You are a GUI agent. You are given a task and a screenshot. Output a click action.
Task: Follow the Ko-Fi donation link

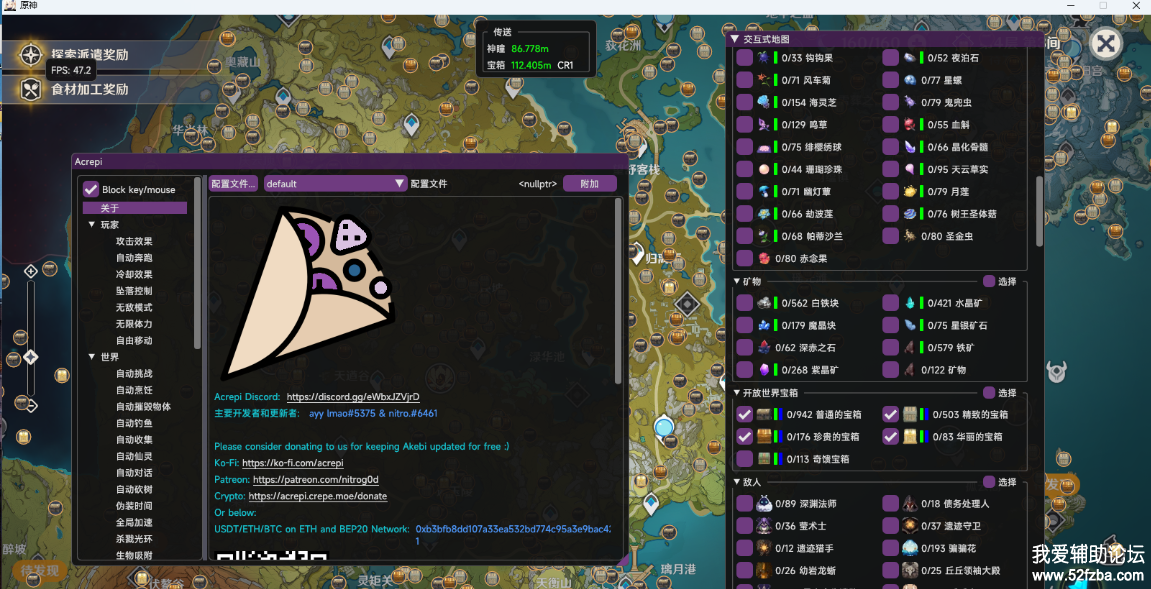[x=292, y=463]
